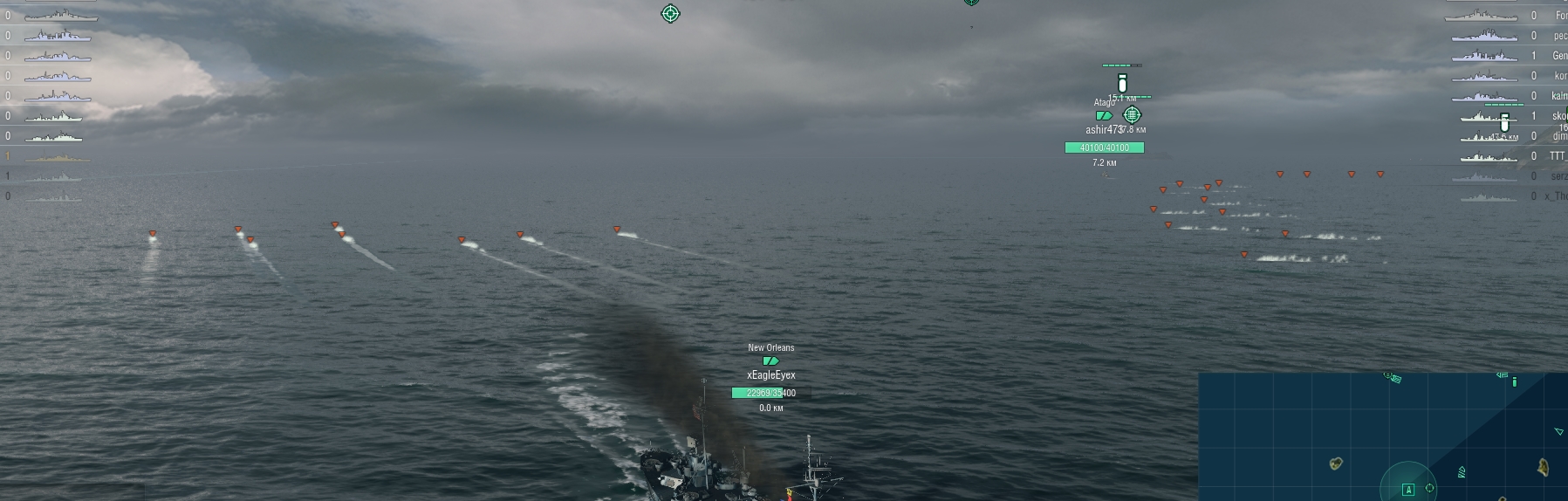Click the tactical minimap
The width and height of the screenshot is (1568, 501).
point(1382,436)
